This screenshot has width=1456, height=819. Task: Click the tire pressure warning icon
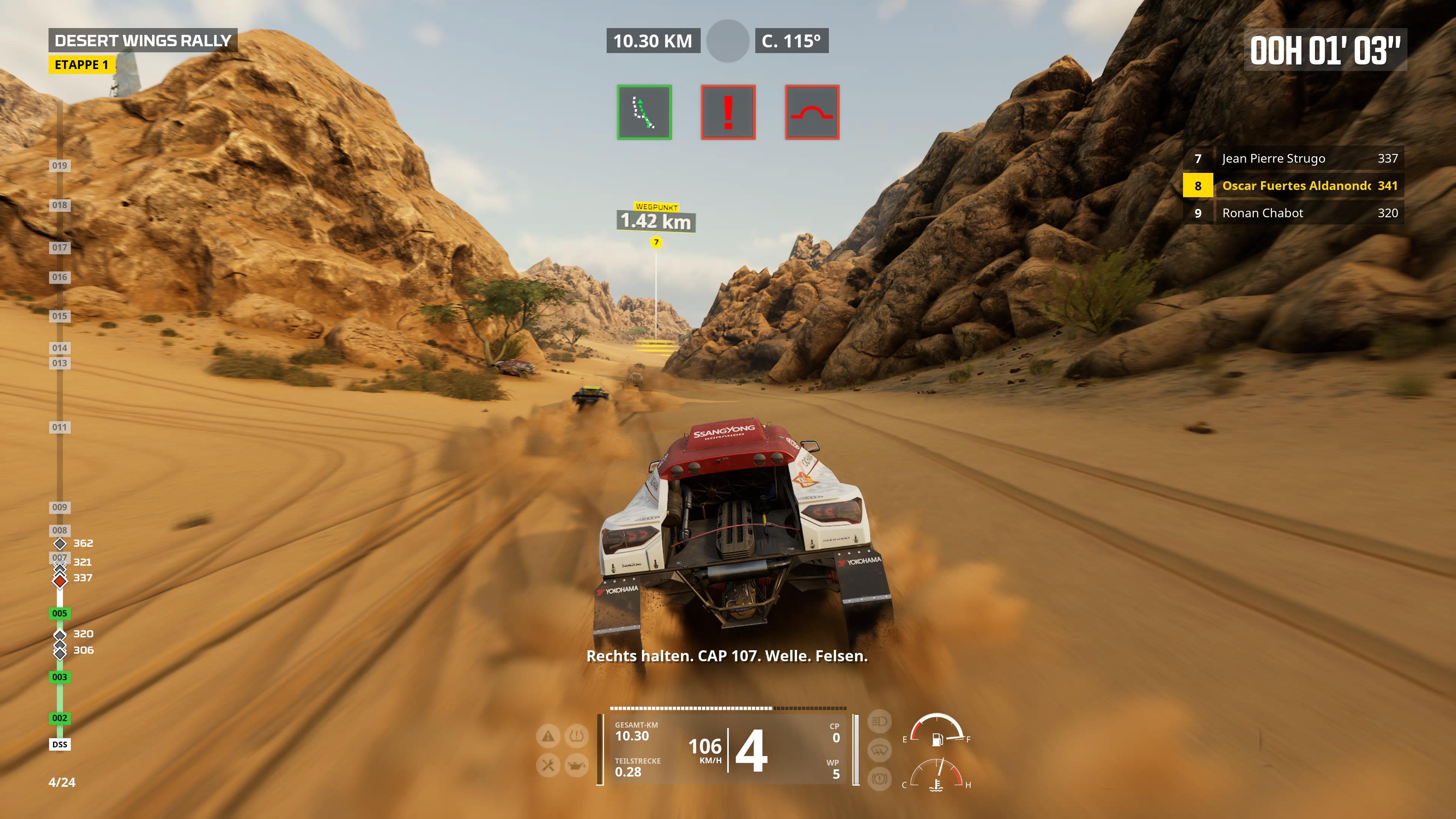(x=576, y=736)
